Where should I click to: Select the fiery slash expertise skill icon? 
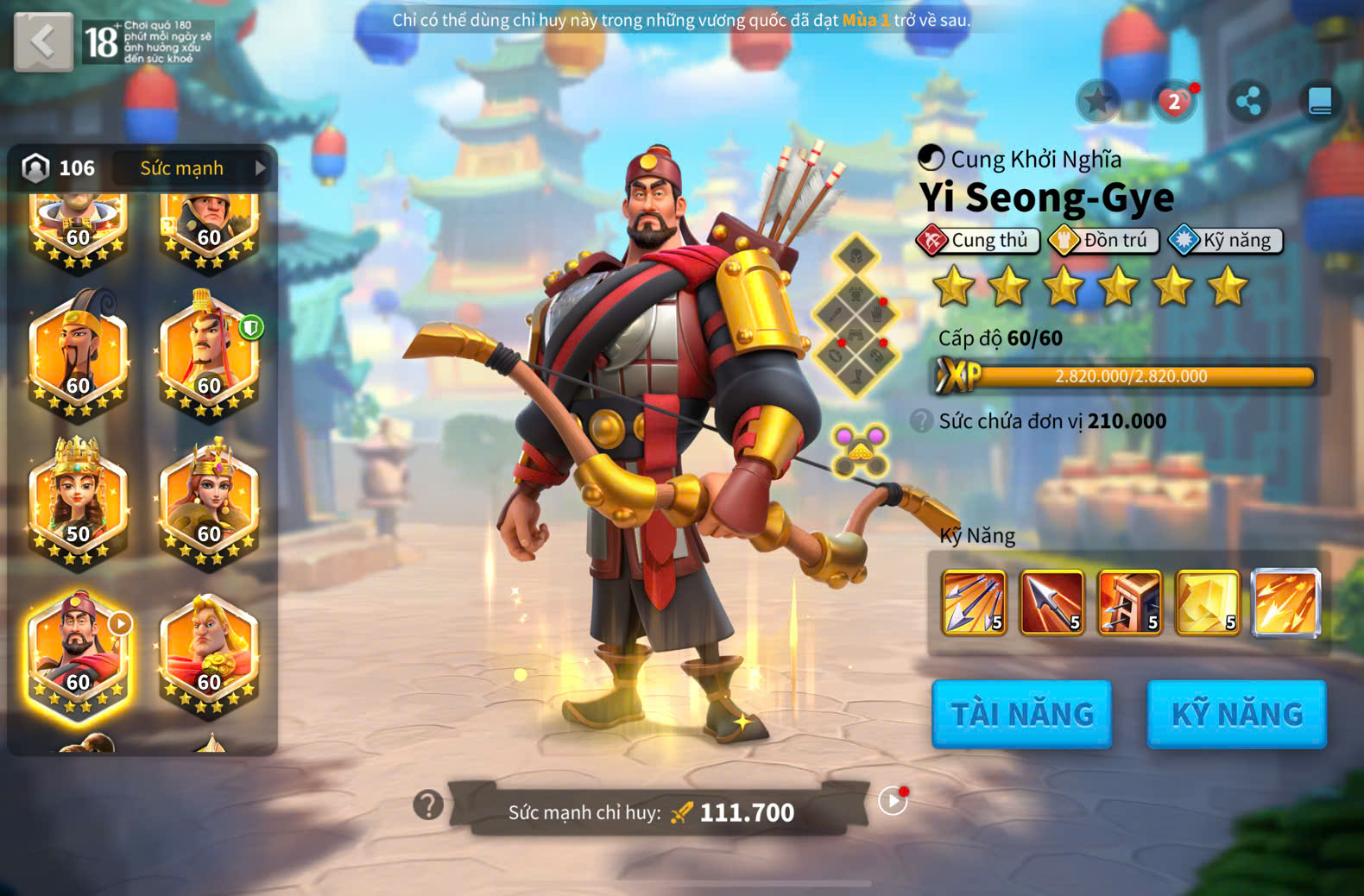coord(1285,603)
